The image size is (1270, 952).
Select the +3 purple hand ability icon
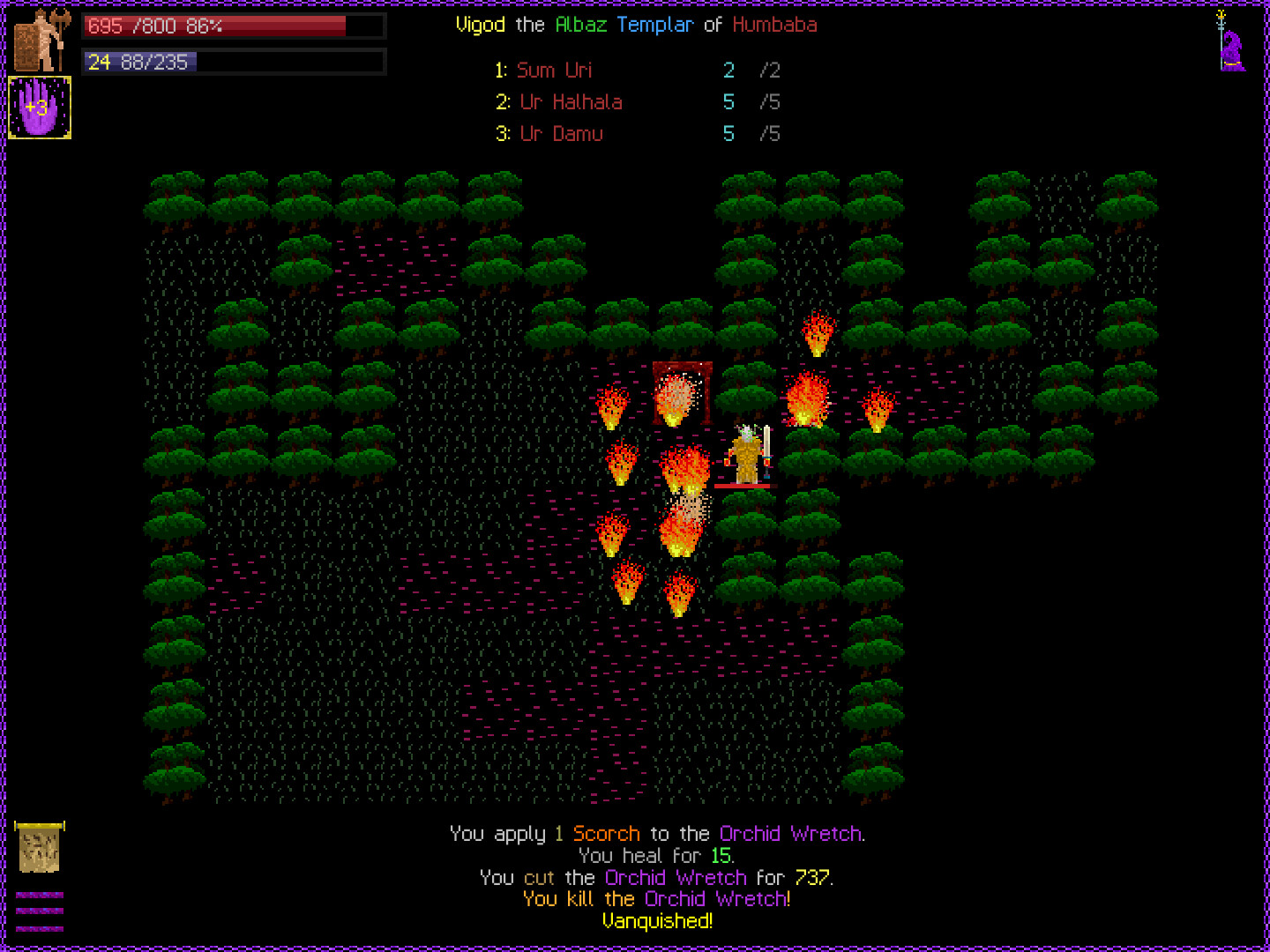(40, 108)
